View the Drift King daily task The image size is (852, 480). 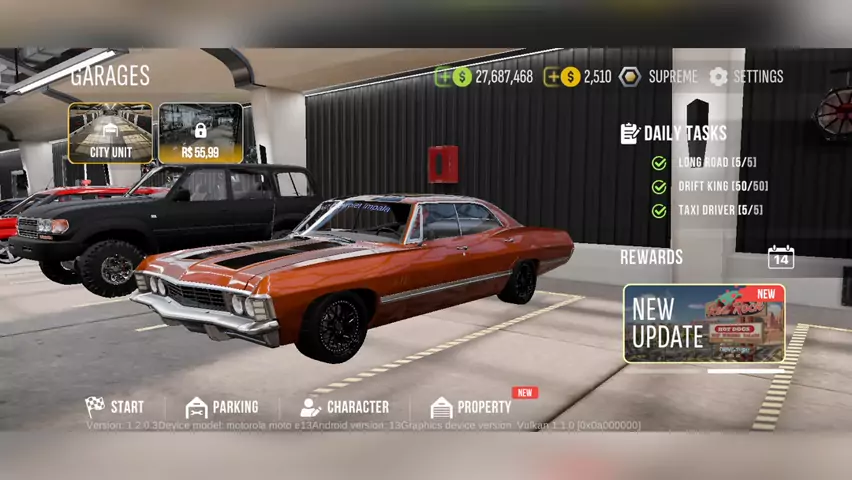[x=722, y=186]
